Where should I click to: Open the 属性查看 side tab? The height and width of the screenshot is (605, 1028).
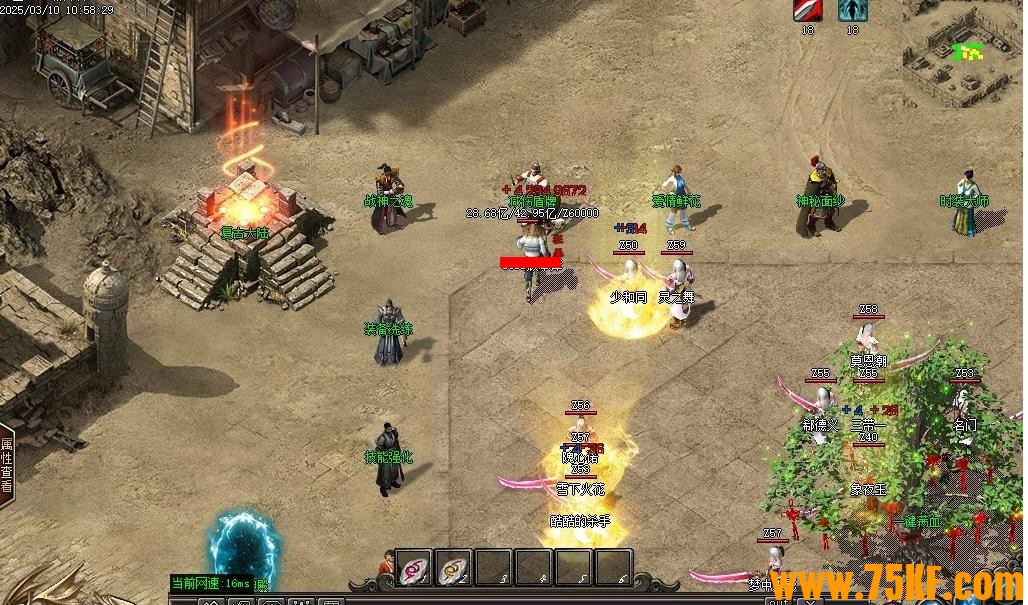(7, 466)
